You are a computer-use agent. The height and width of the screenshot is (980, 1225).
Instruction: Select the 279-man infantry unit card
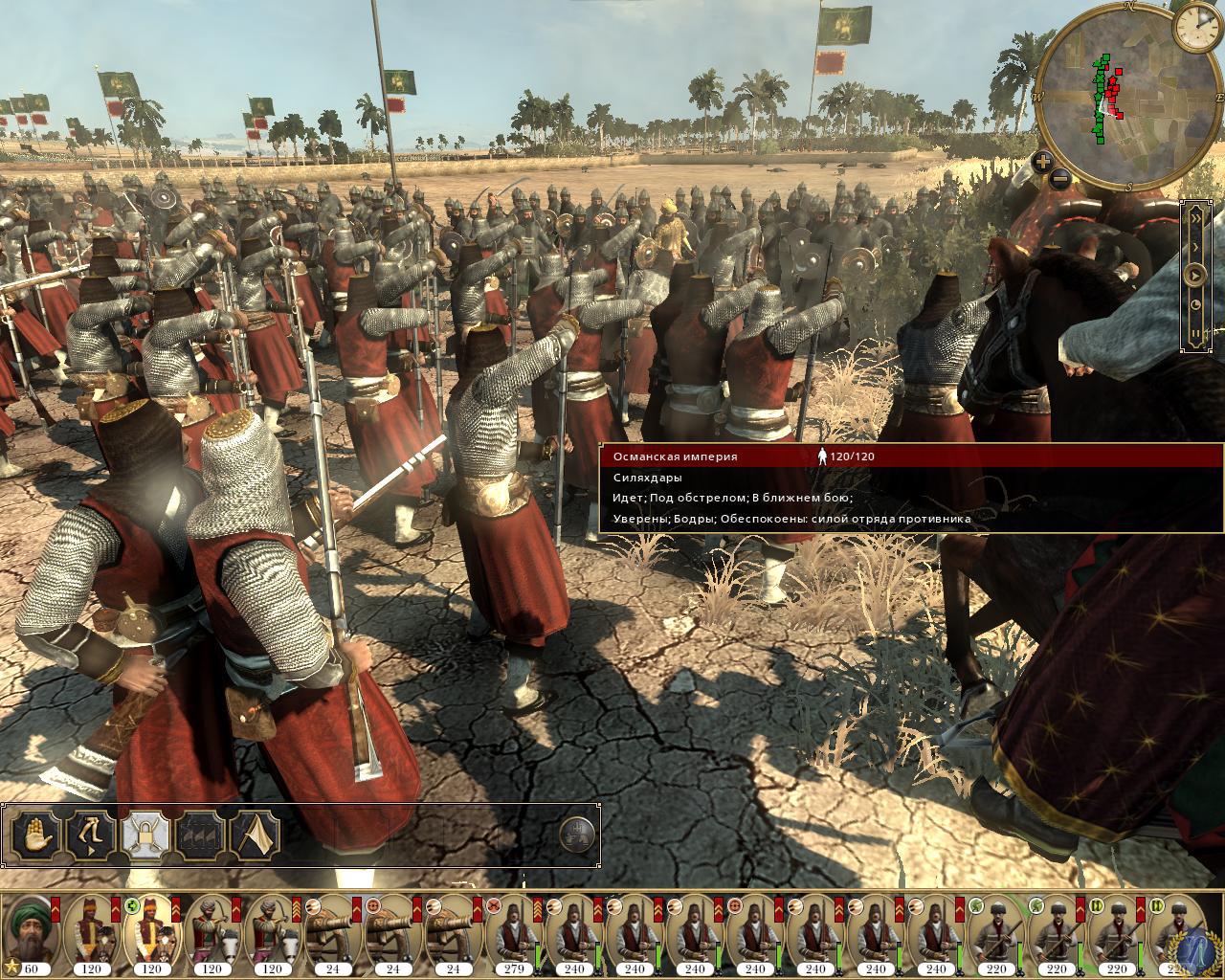point(514,933)
